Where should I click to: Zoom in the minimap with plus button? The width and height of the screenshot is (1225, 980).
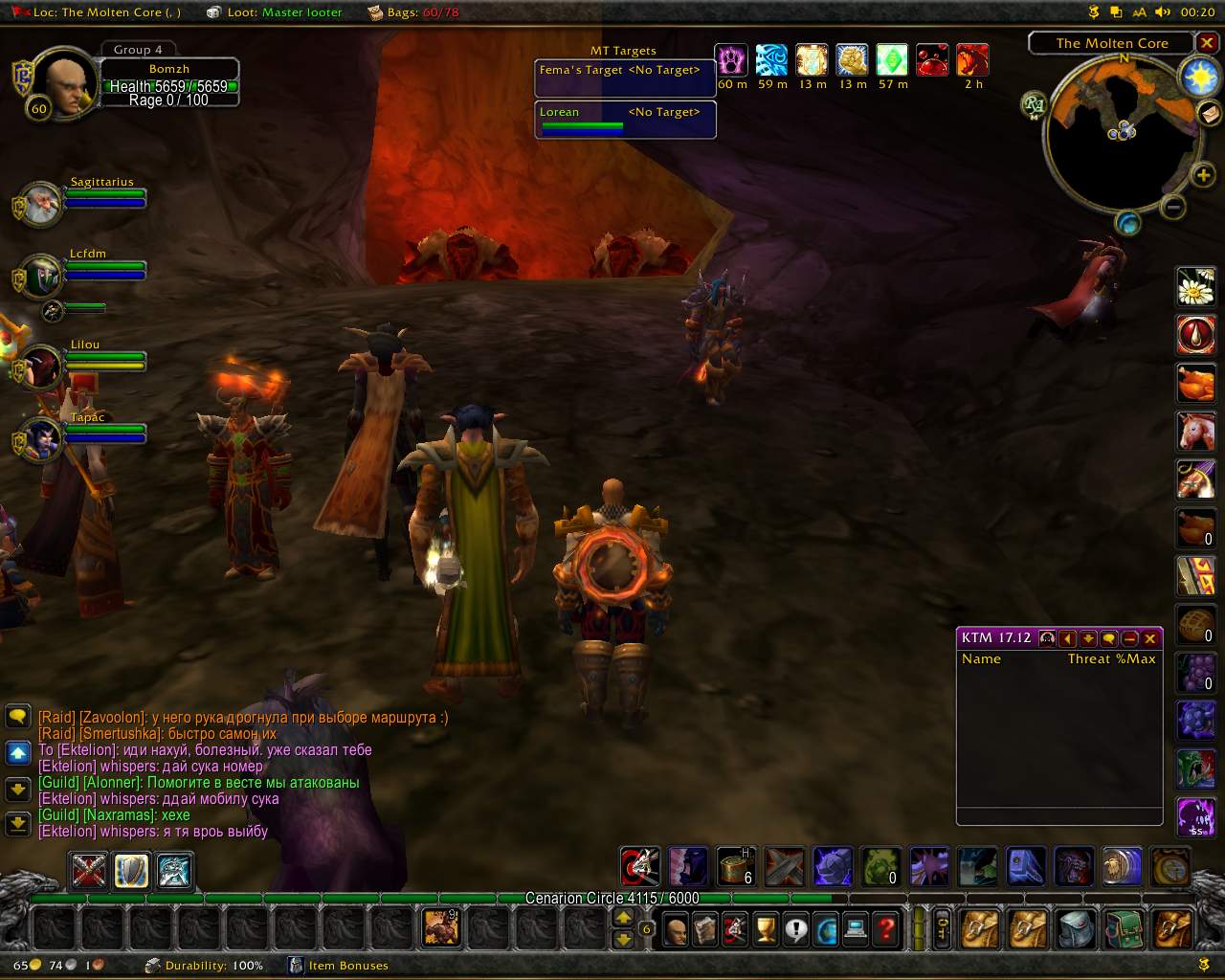(1202, 174)
